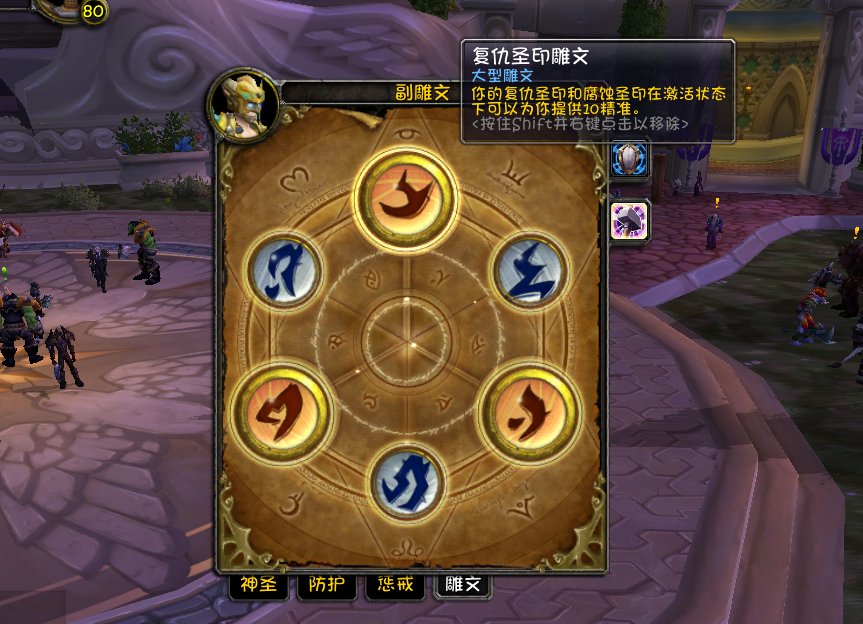Click the paladin character portrait
The image size is (863, 624).
pos(243,103)
